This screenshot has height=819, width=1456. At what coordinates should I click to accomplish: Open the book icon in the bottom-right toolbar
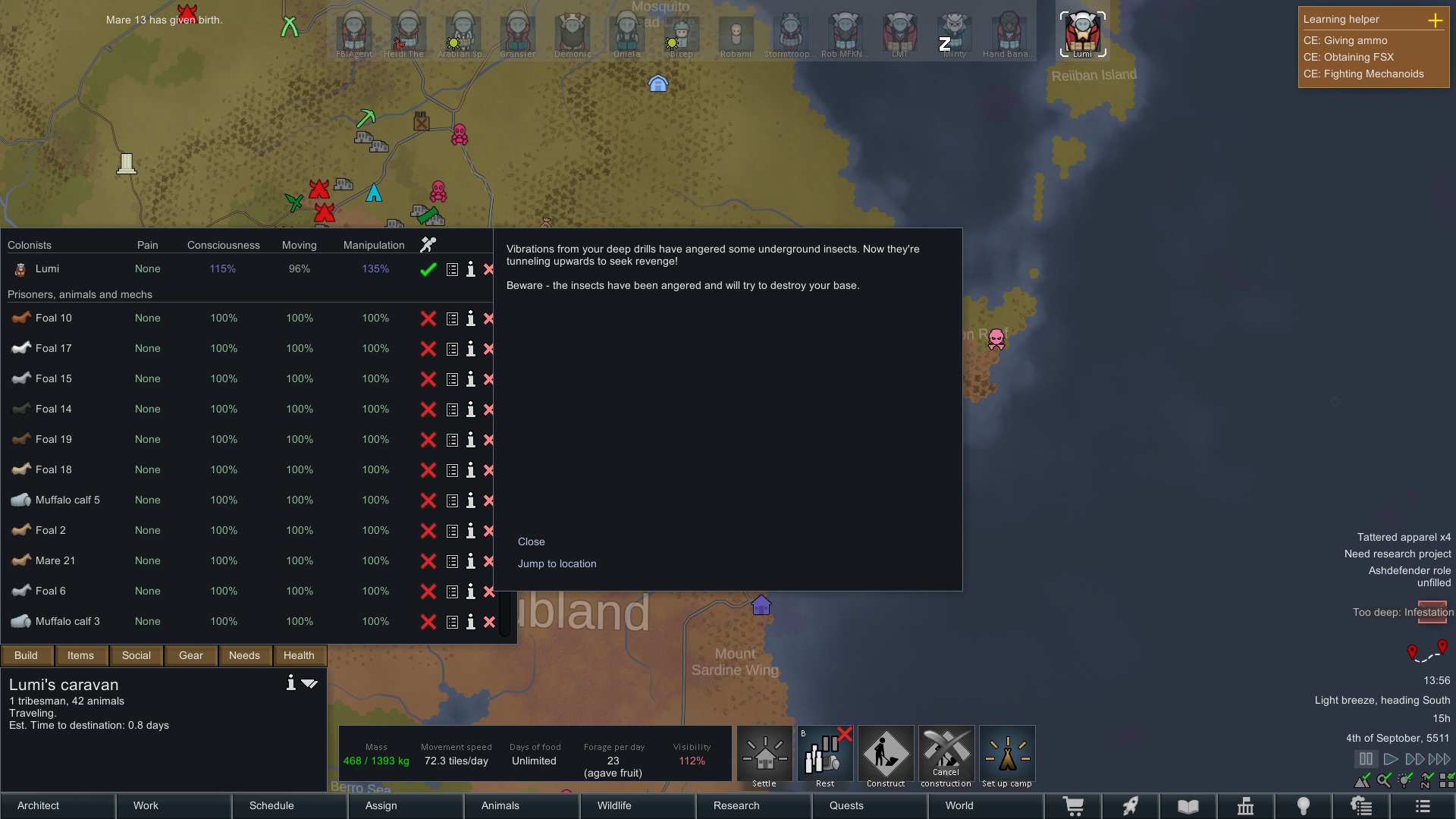coord(1188,806)
